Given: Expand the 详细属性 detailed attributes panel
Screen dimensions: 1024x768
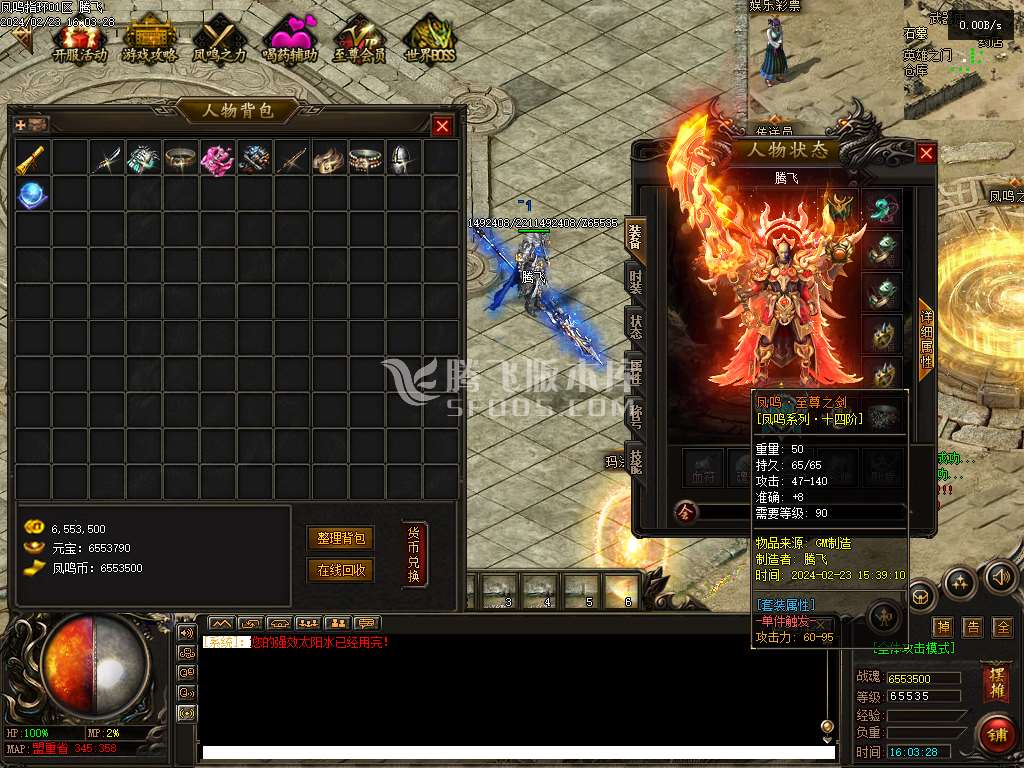Looking at the screenshot, I should pyautogui.click(x=926, y=340).
